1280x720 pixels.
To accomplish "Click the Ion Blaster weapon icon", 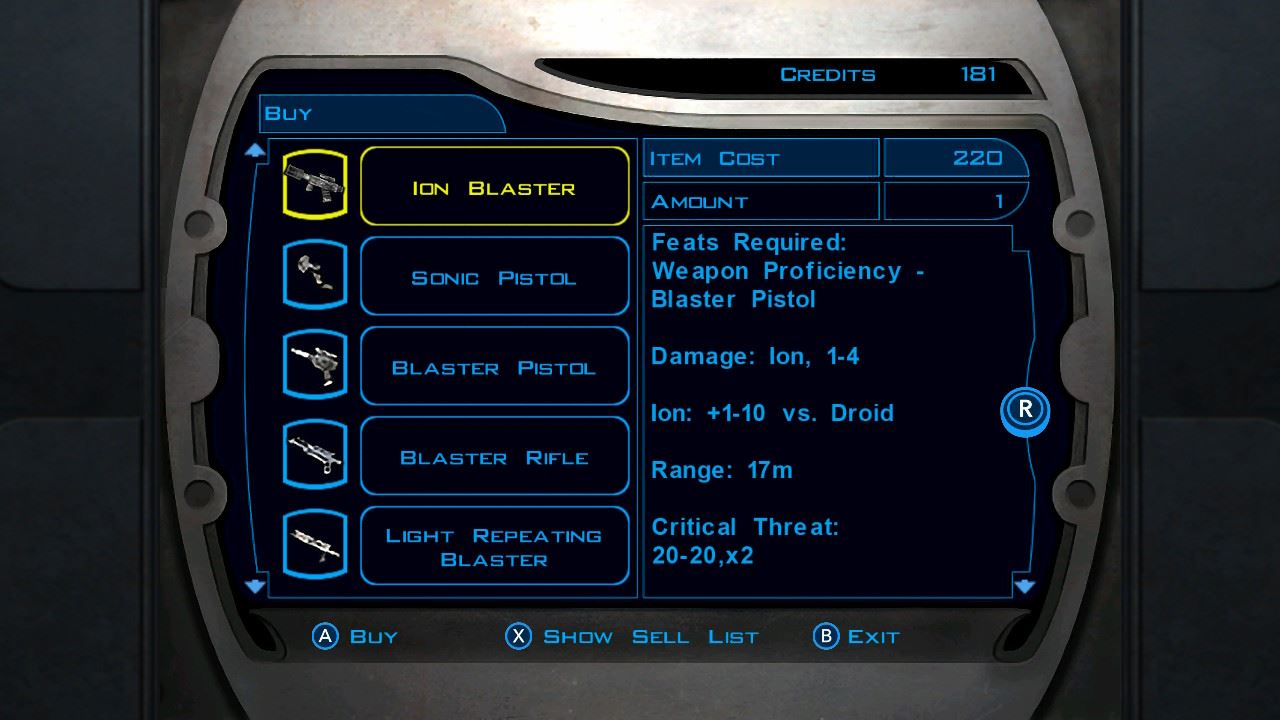I will tap(315, 185).
